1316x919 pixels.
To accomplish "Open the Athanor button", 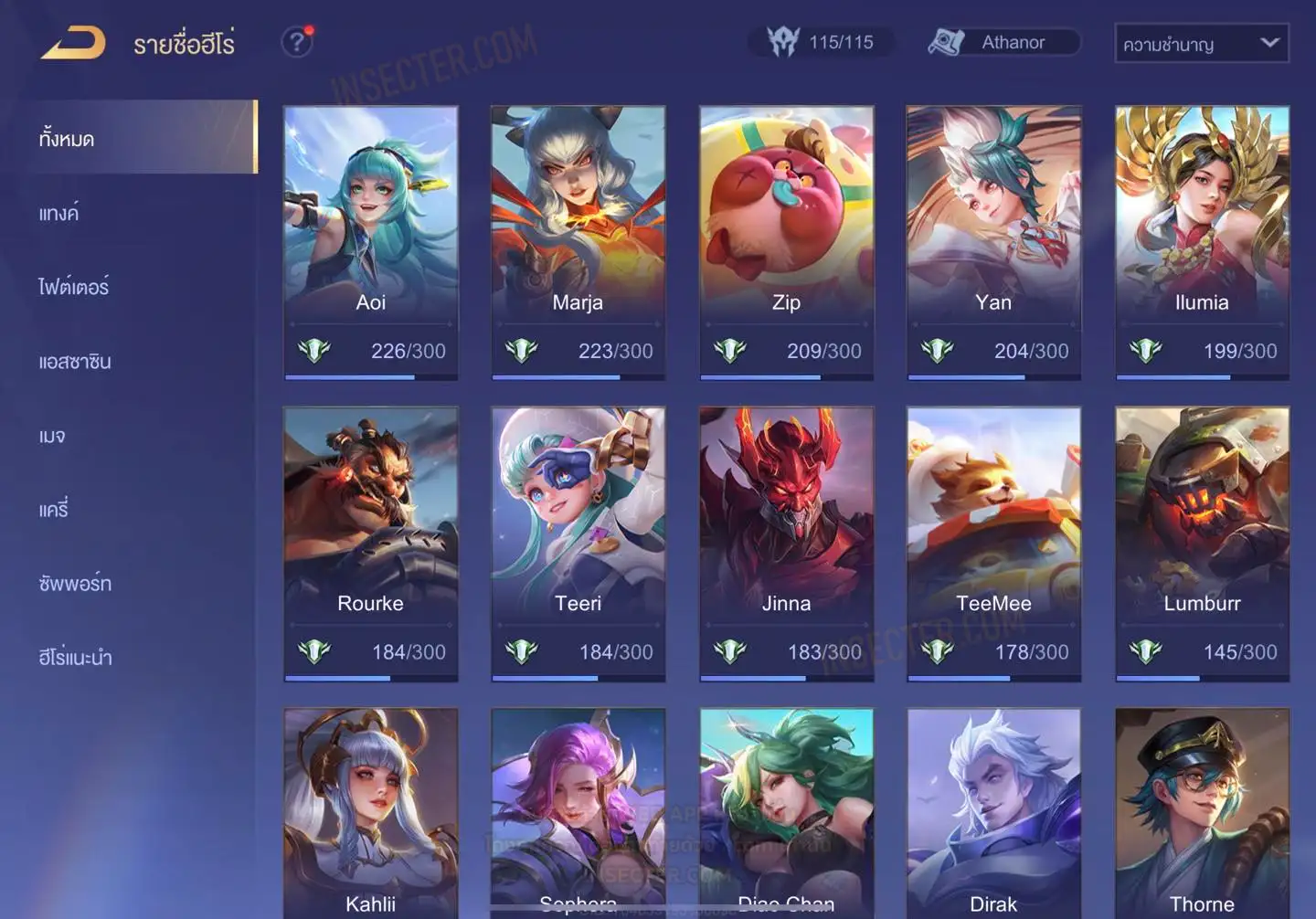I will 1003,42.
